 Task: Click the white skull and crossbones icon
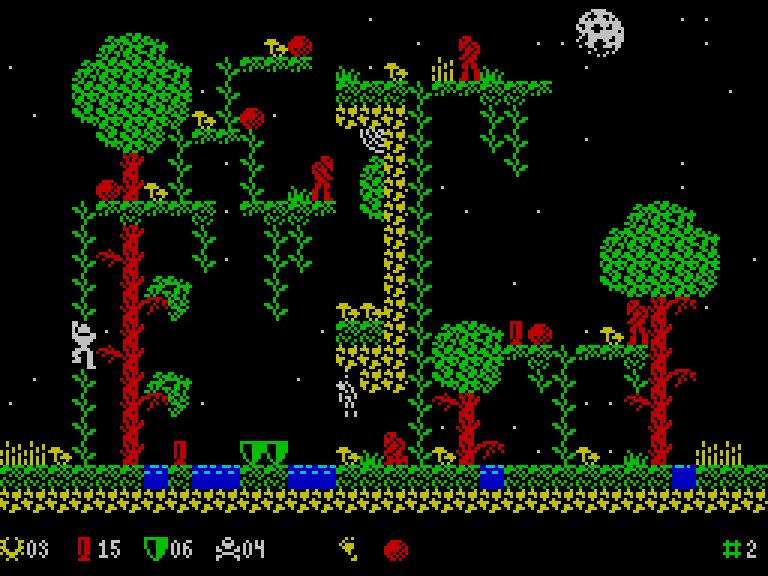click(228, 549)
